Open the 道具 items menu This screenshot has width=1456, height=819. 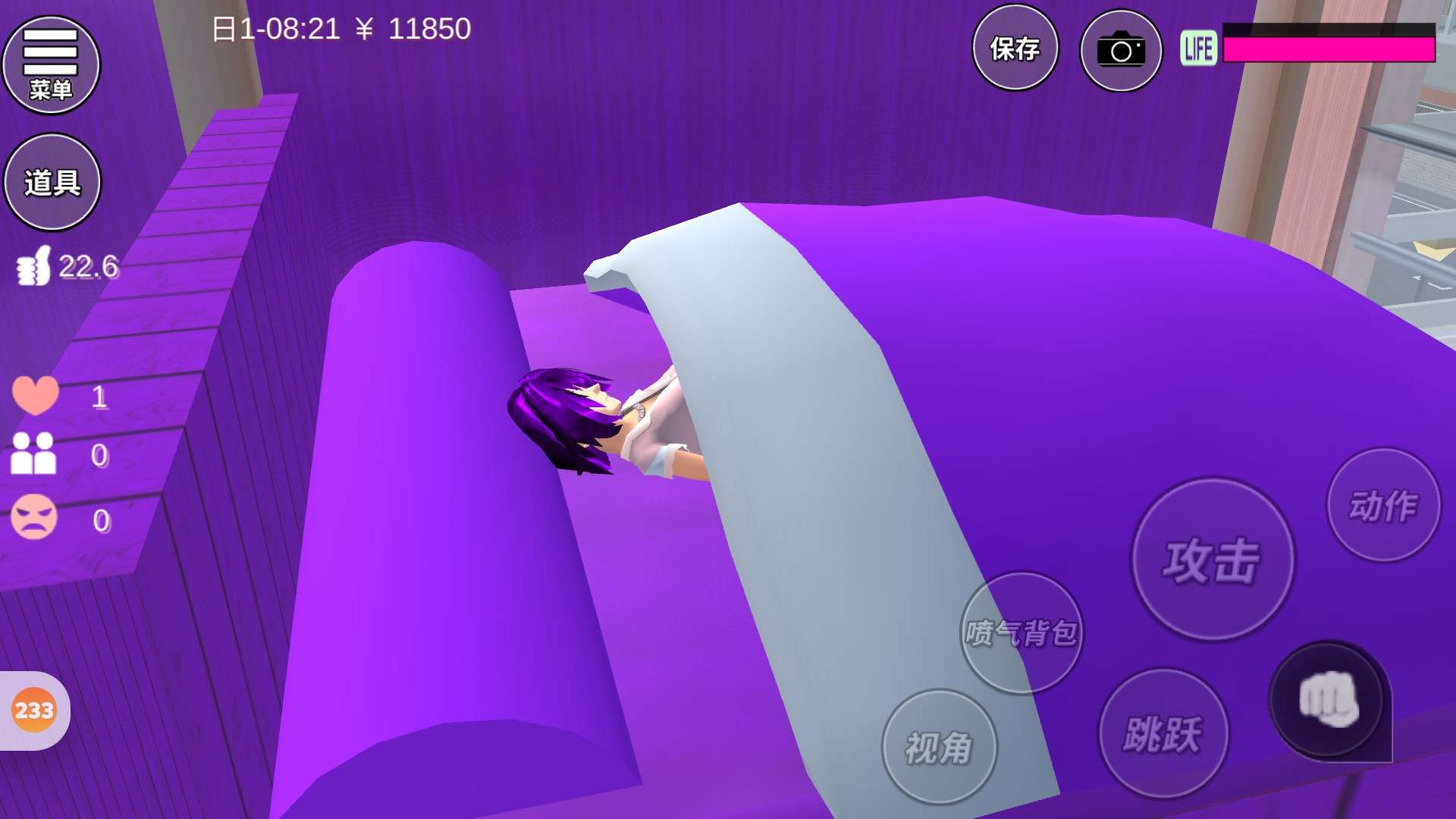click(x=52, y=182)
